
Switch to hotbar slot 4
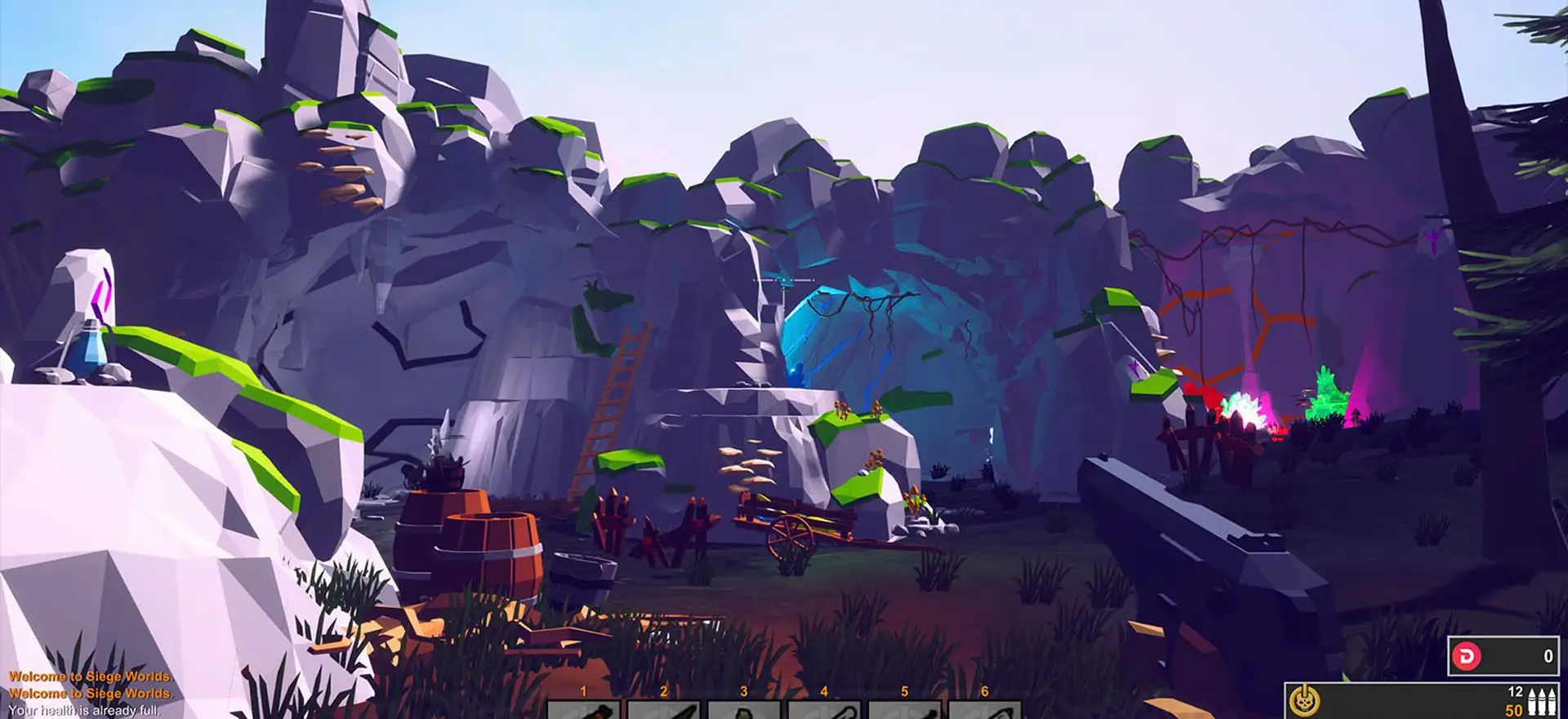(x=823, y=709)
